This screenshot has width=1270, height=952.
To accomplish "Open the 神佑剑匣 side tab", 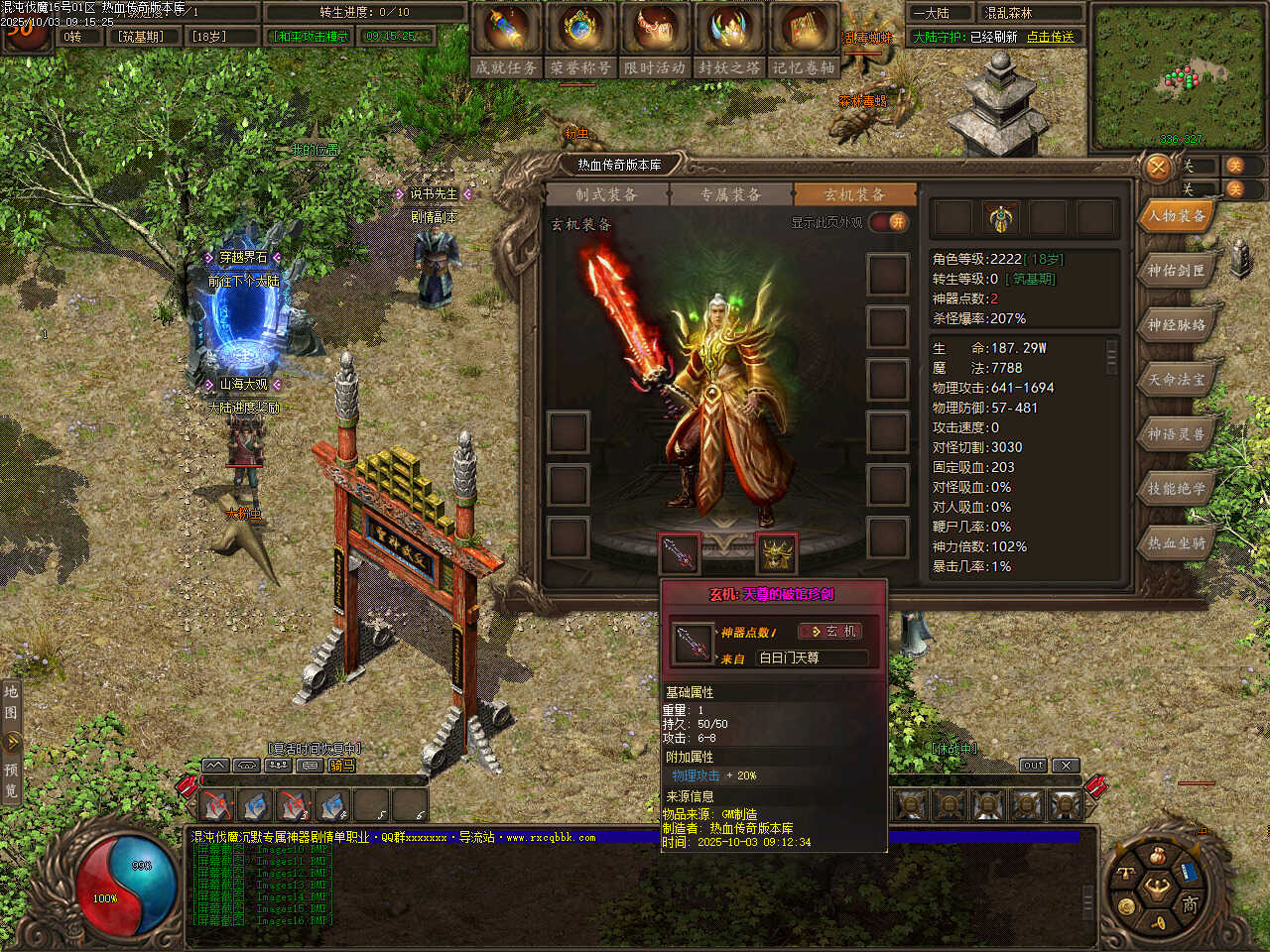I will click(x=1176, y=270).
